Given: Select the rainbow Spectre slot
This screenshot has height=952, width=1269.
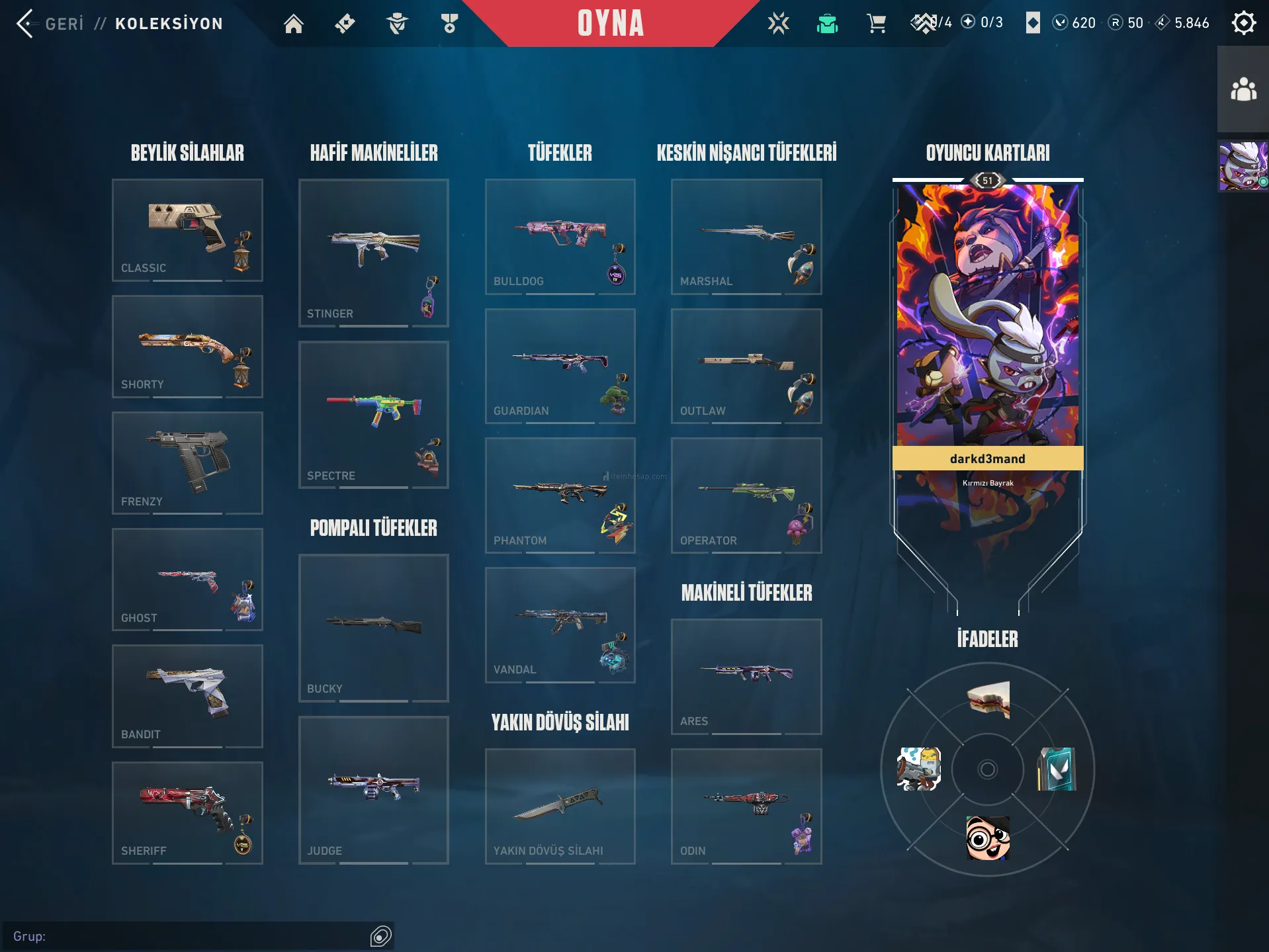Looking at the screenshot, I should pos(373,415).
